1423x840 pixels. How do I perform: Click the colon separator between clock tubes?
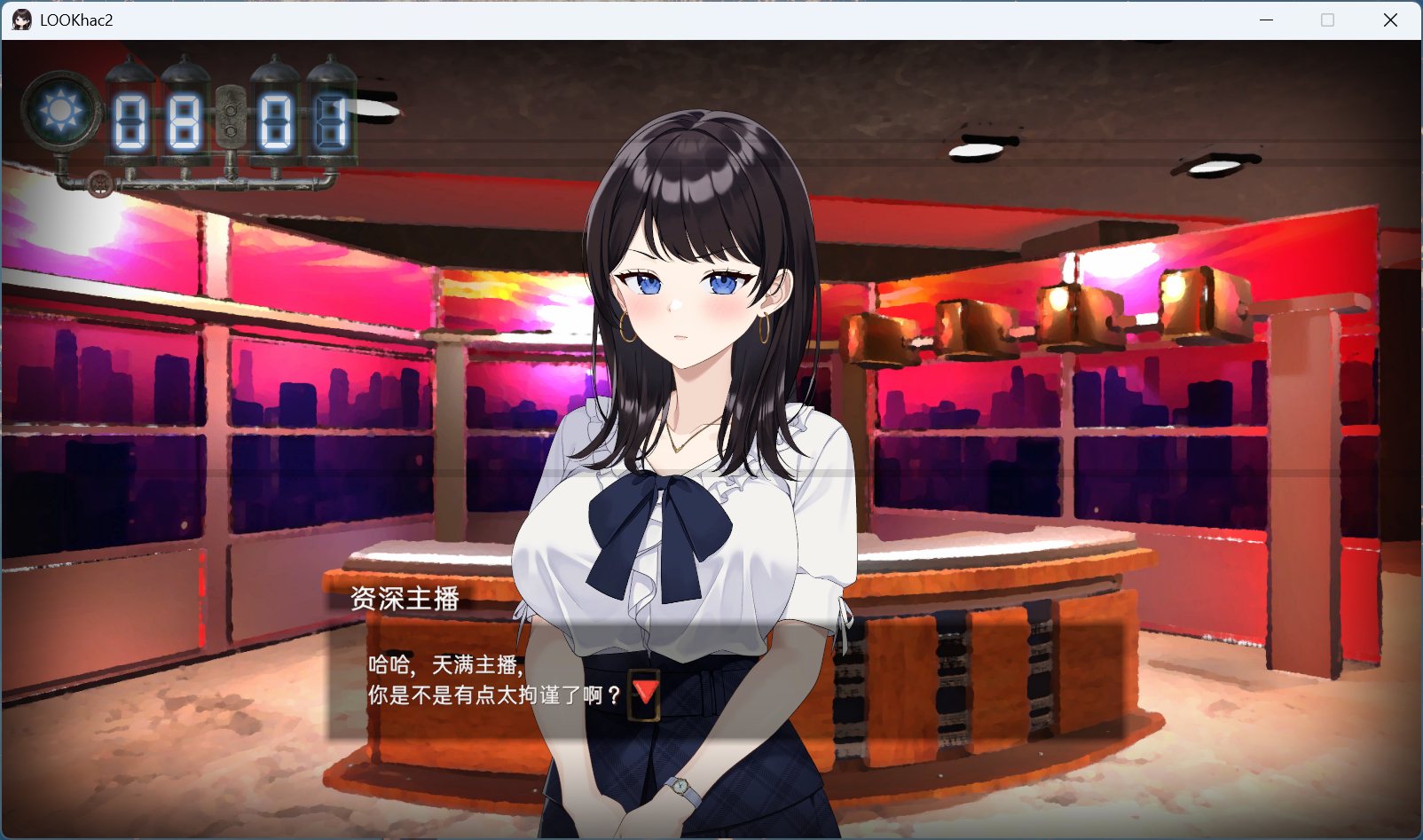click(x=232, y=120)
